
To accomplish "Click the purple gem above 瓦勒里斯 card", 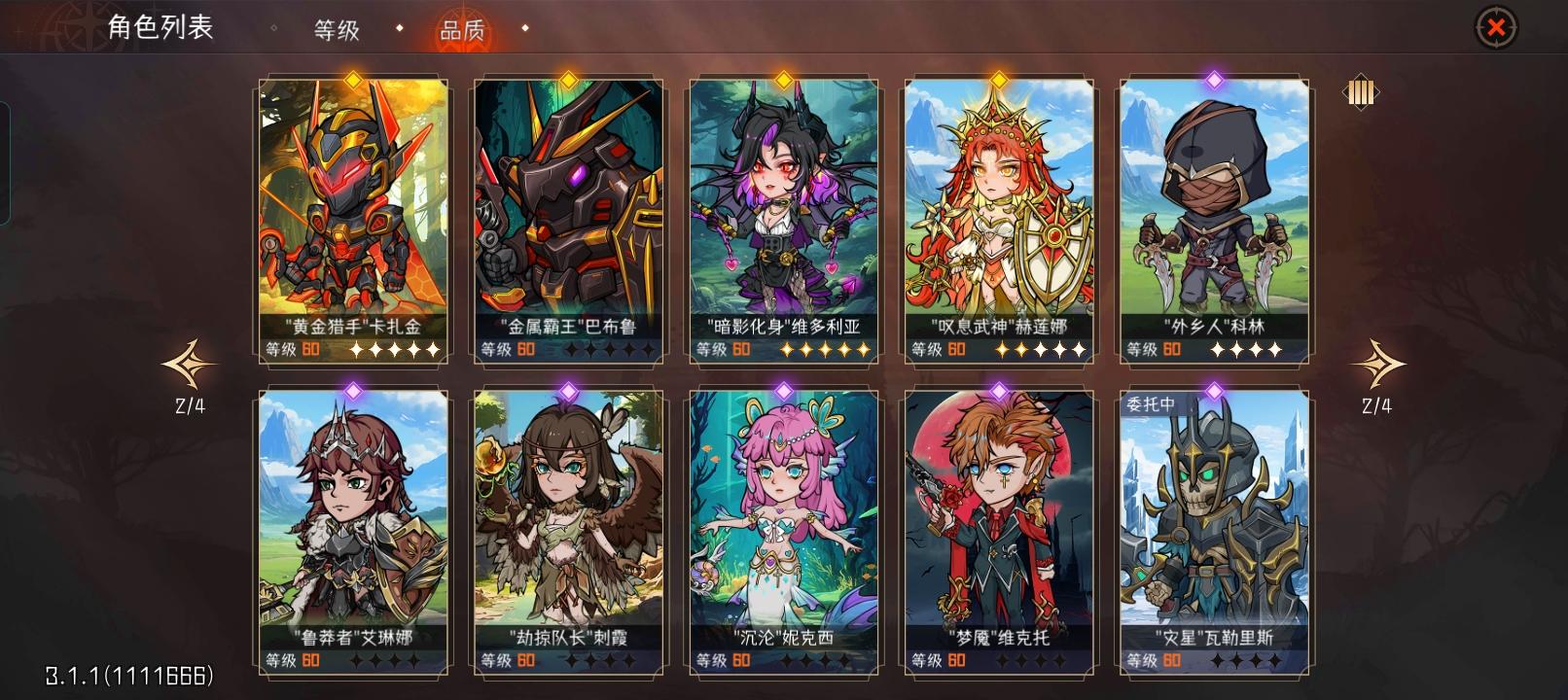I will pos(1213,393).
